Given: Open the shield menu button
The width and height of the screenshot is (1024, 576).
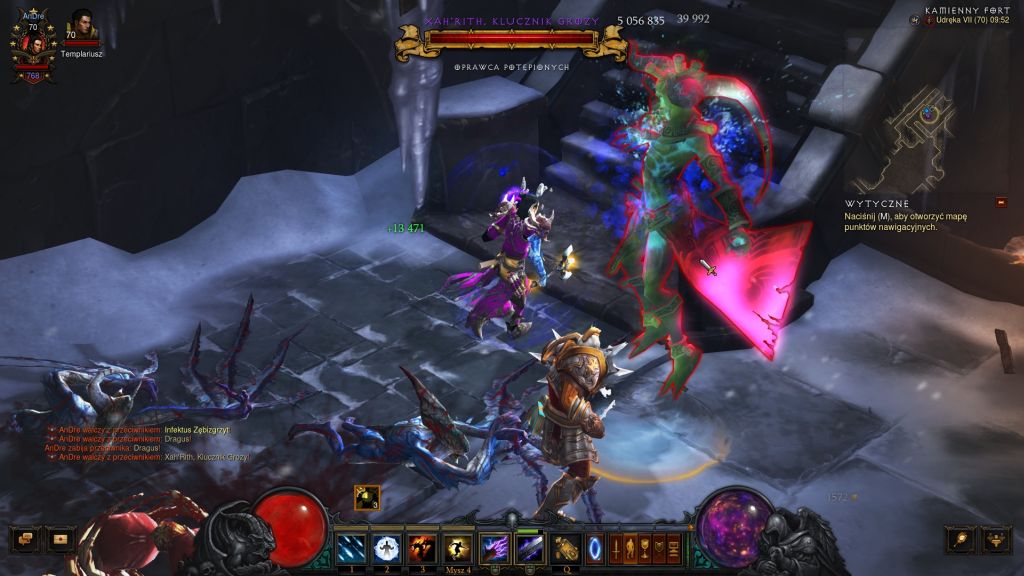Looking at the screenshot, I should [659, 548].
